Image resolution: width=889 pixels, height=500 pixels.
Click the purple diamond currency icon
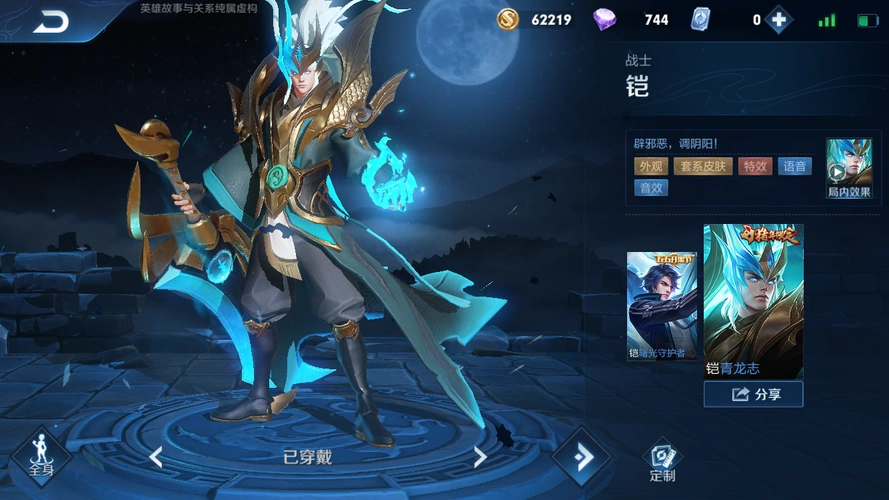pyautogui.click(x=605, y=19)
